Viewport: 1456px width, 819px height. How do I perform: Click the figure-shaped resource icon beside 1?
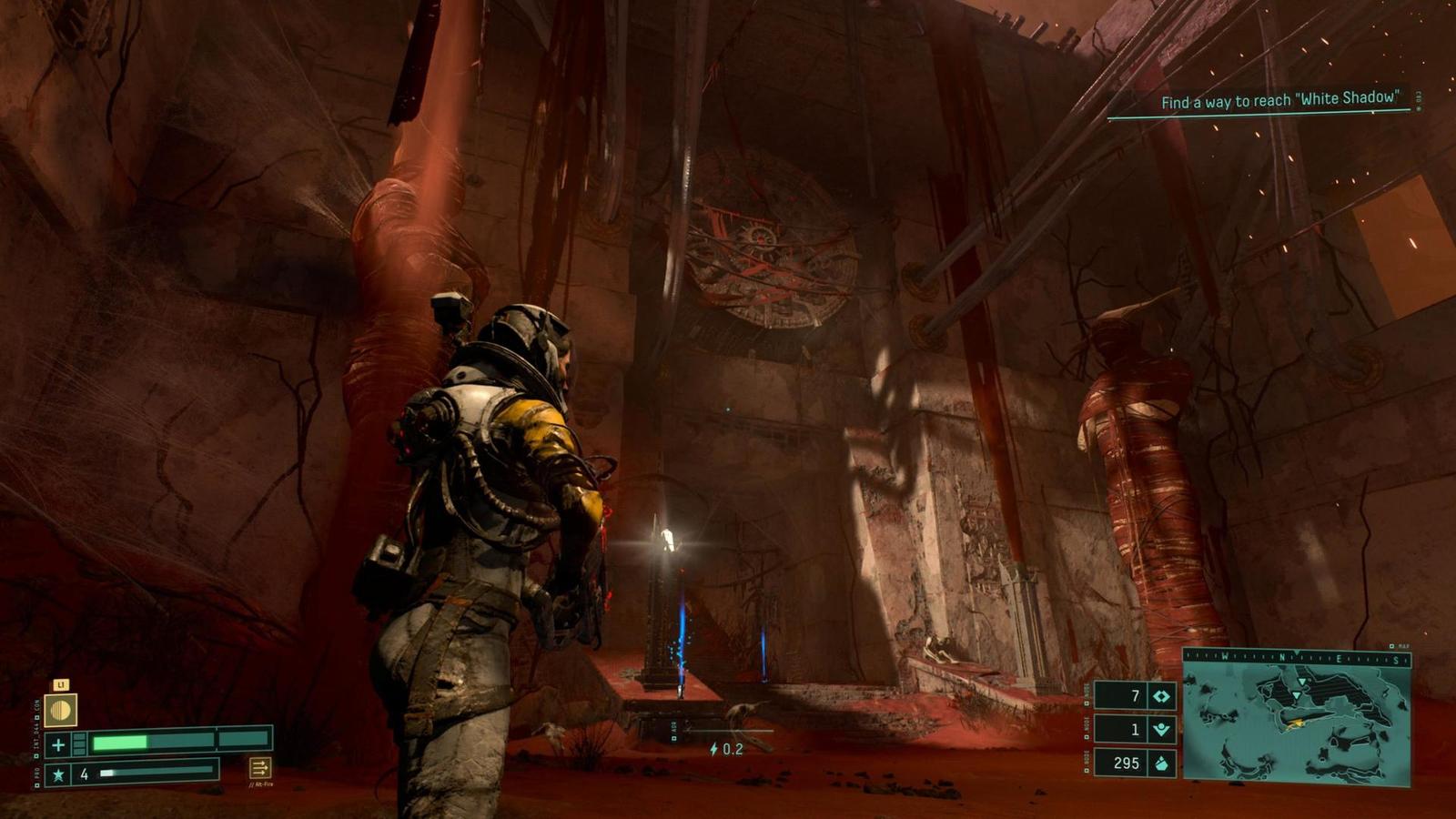click(x=1161, y=729)
